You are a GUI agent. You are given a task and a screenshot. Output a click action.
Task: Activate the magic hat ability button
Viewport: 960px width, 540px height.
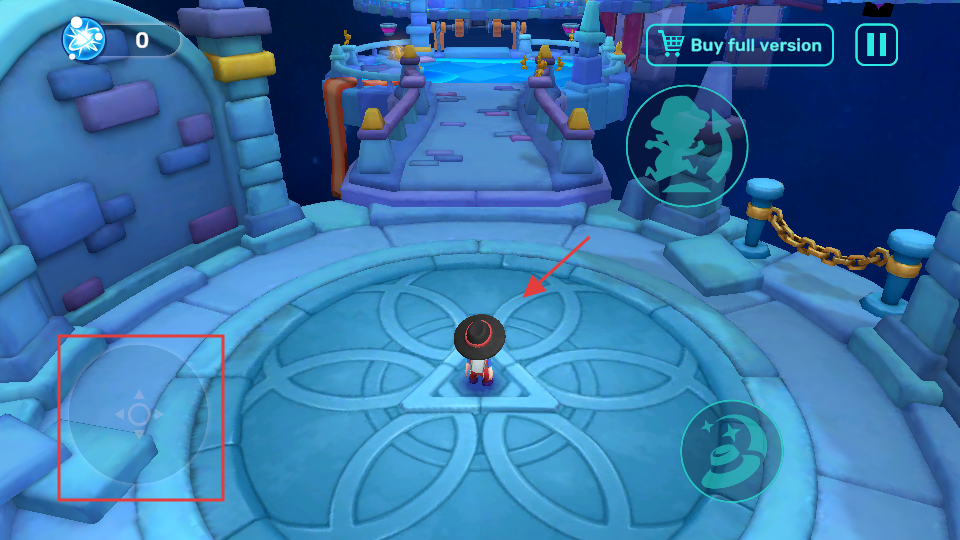[x=731, y=451]
